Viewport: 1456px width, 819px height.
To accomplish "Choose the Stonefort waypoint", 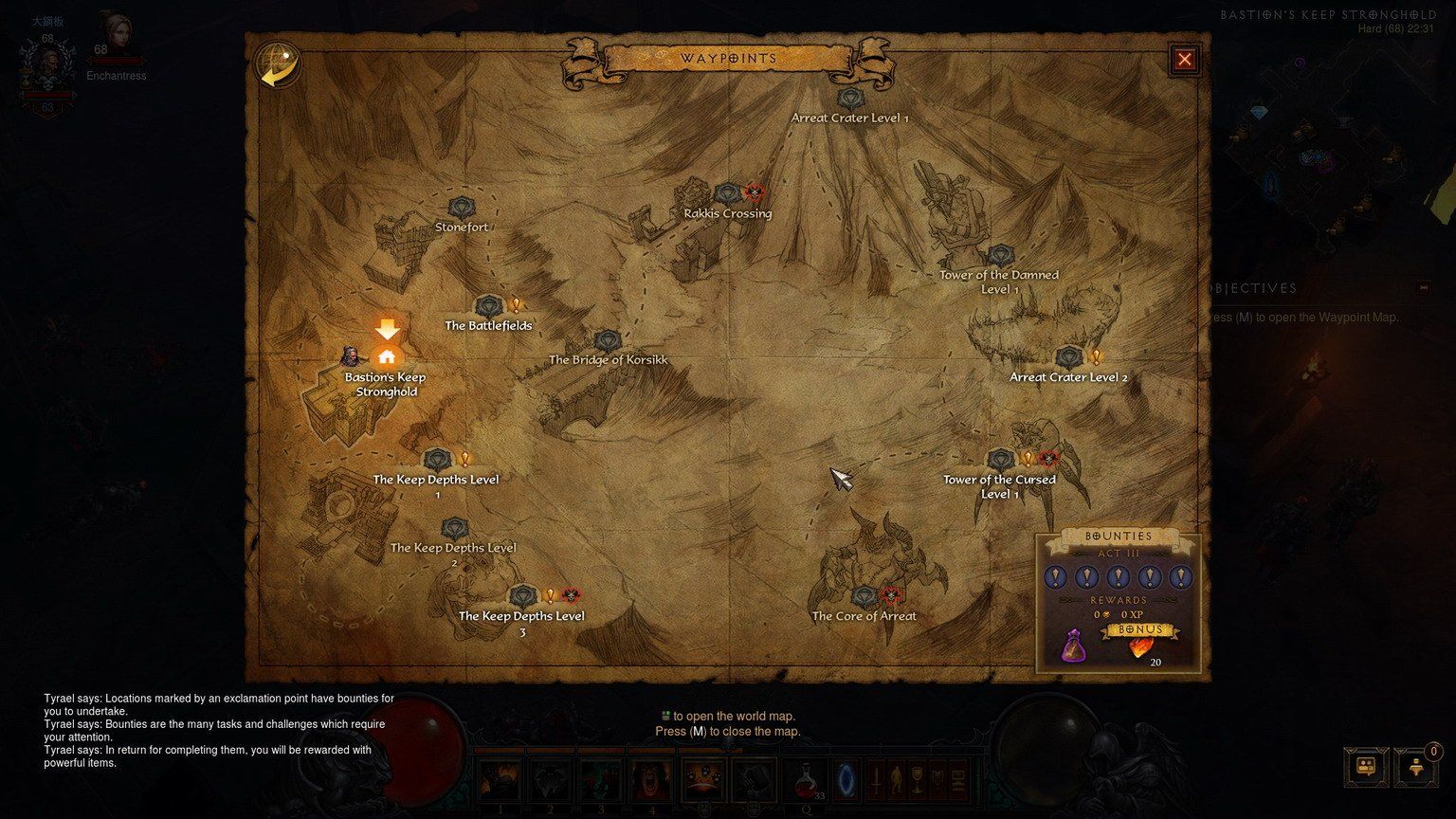I will coord(462,209).
